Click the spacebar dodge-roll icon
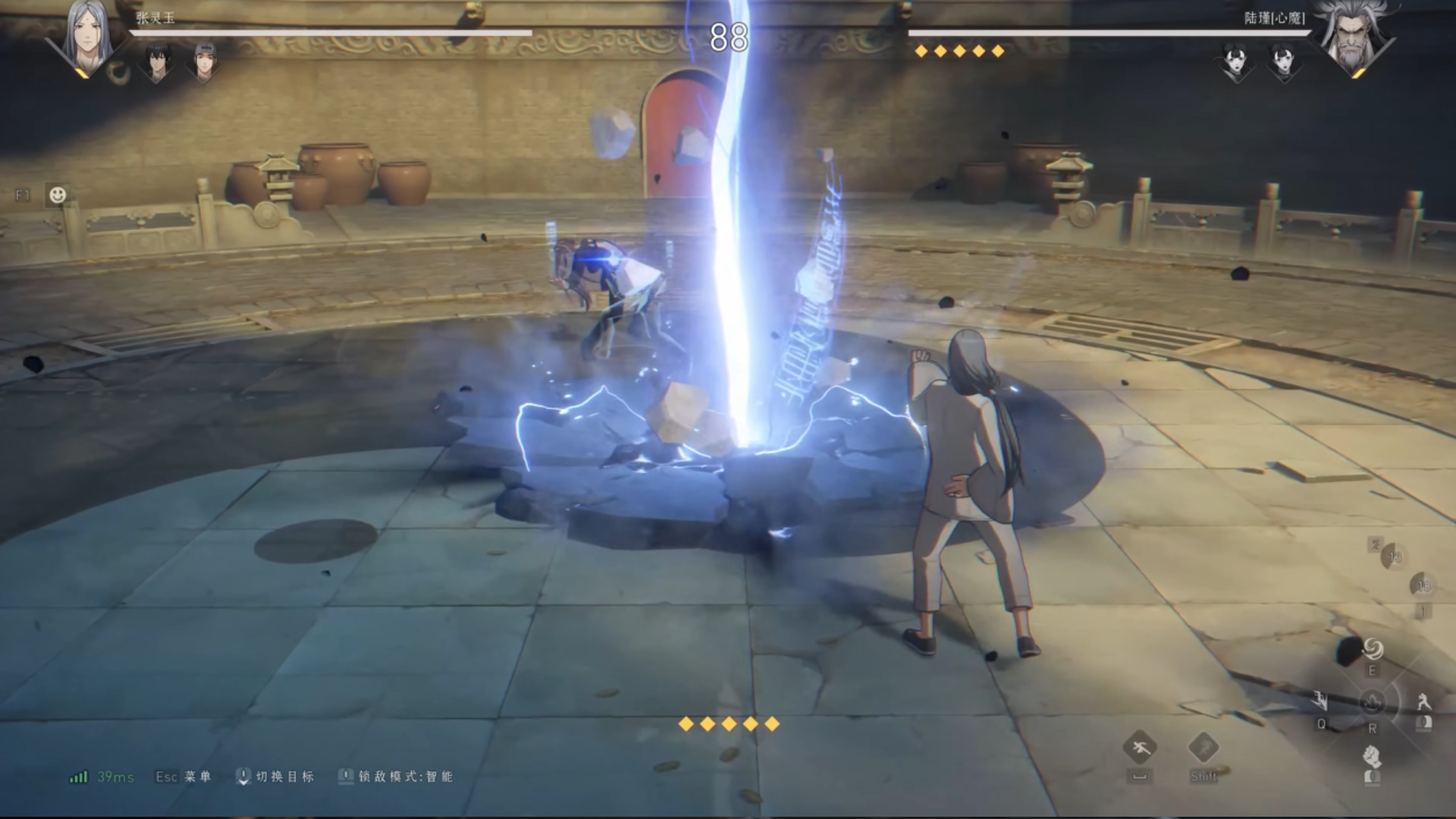Image resolution: width=1456 pixels, height=819 pixels. tap(1140, 746)
